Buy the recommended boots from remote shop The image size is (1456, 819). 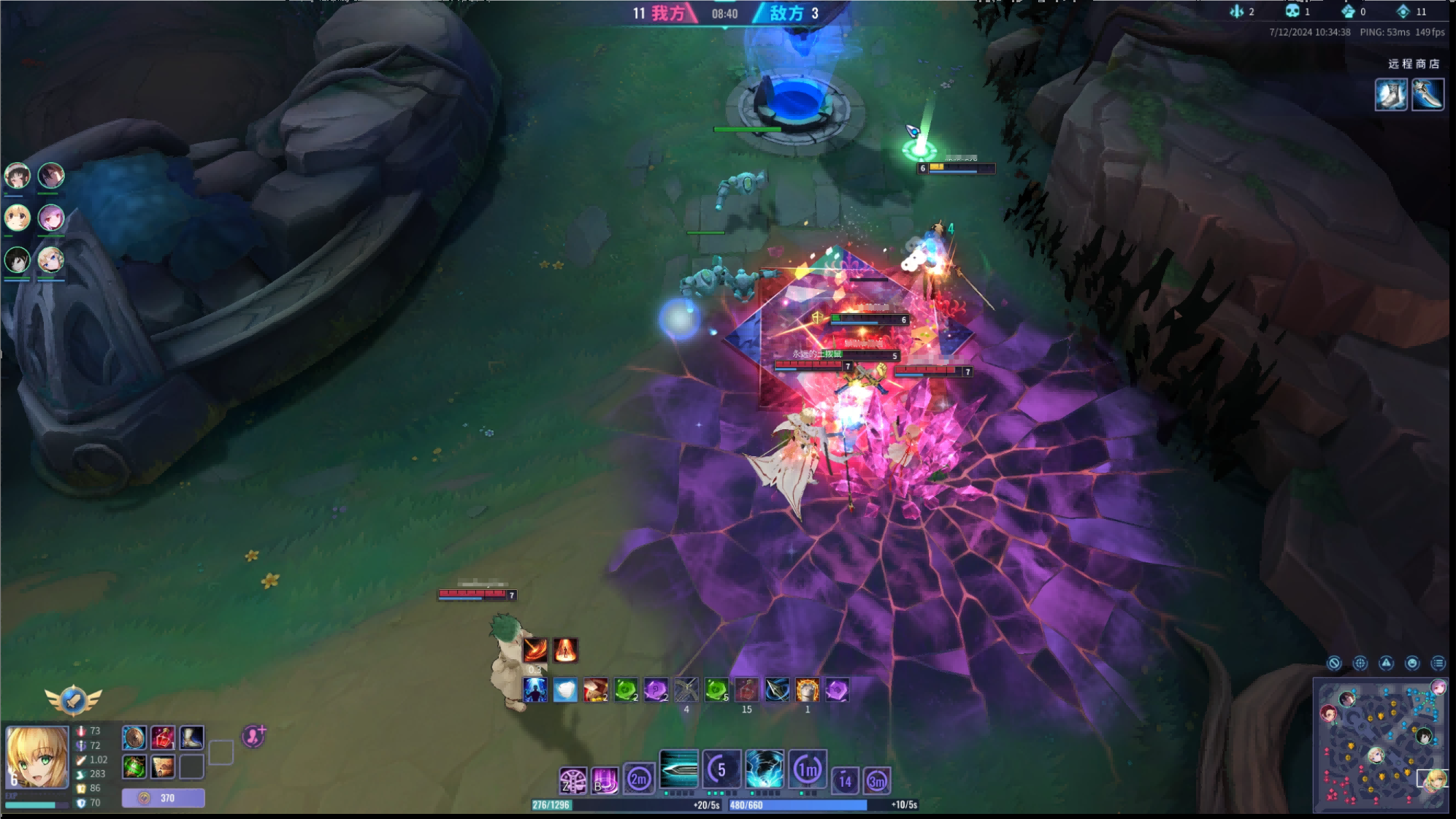pyautogui.click(x=1391, y=95)
